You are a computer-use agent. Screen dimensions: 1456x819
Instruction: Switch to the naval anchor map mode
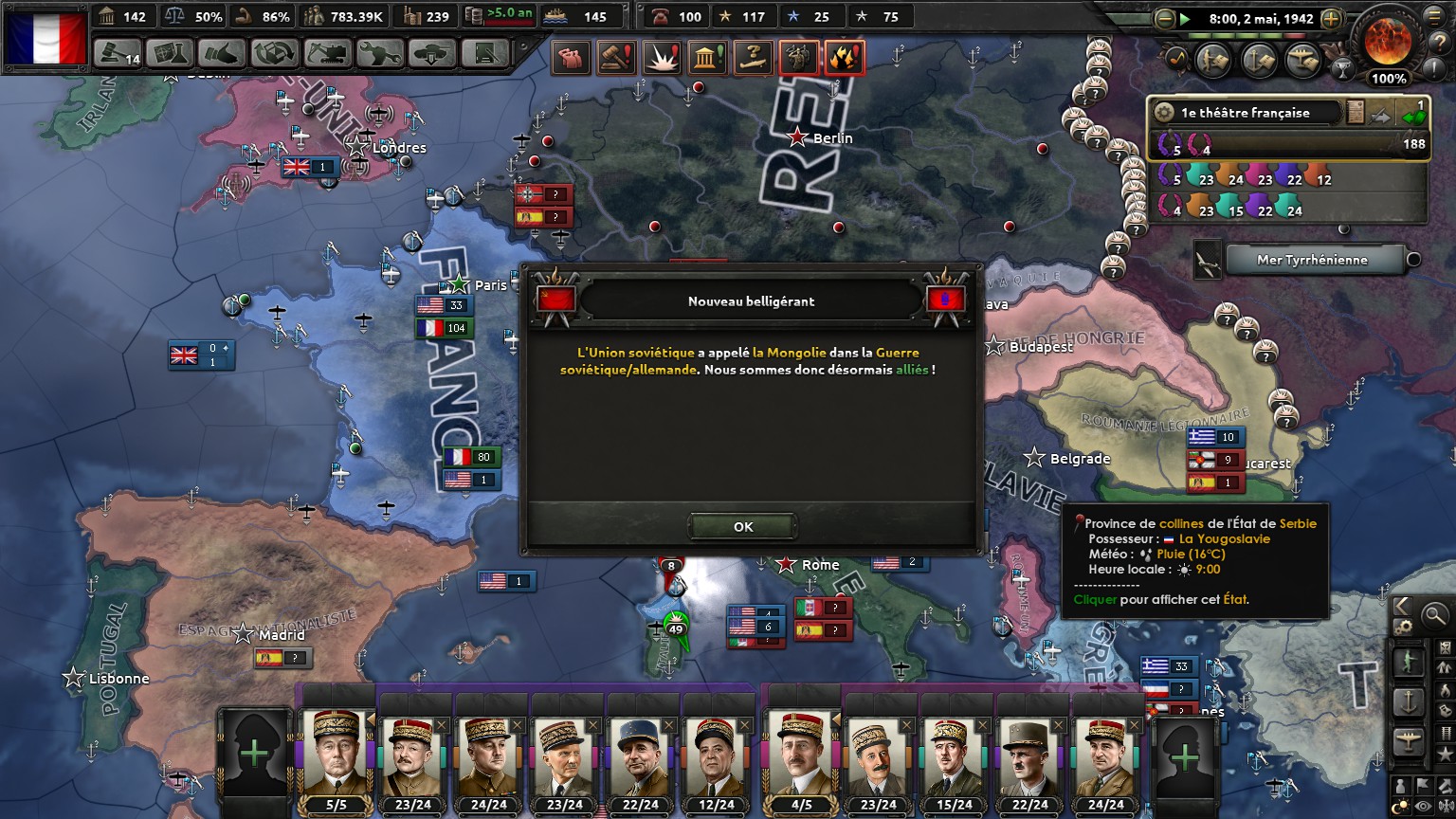click(x=1408, y=701)
